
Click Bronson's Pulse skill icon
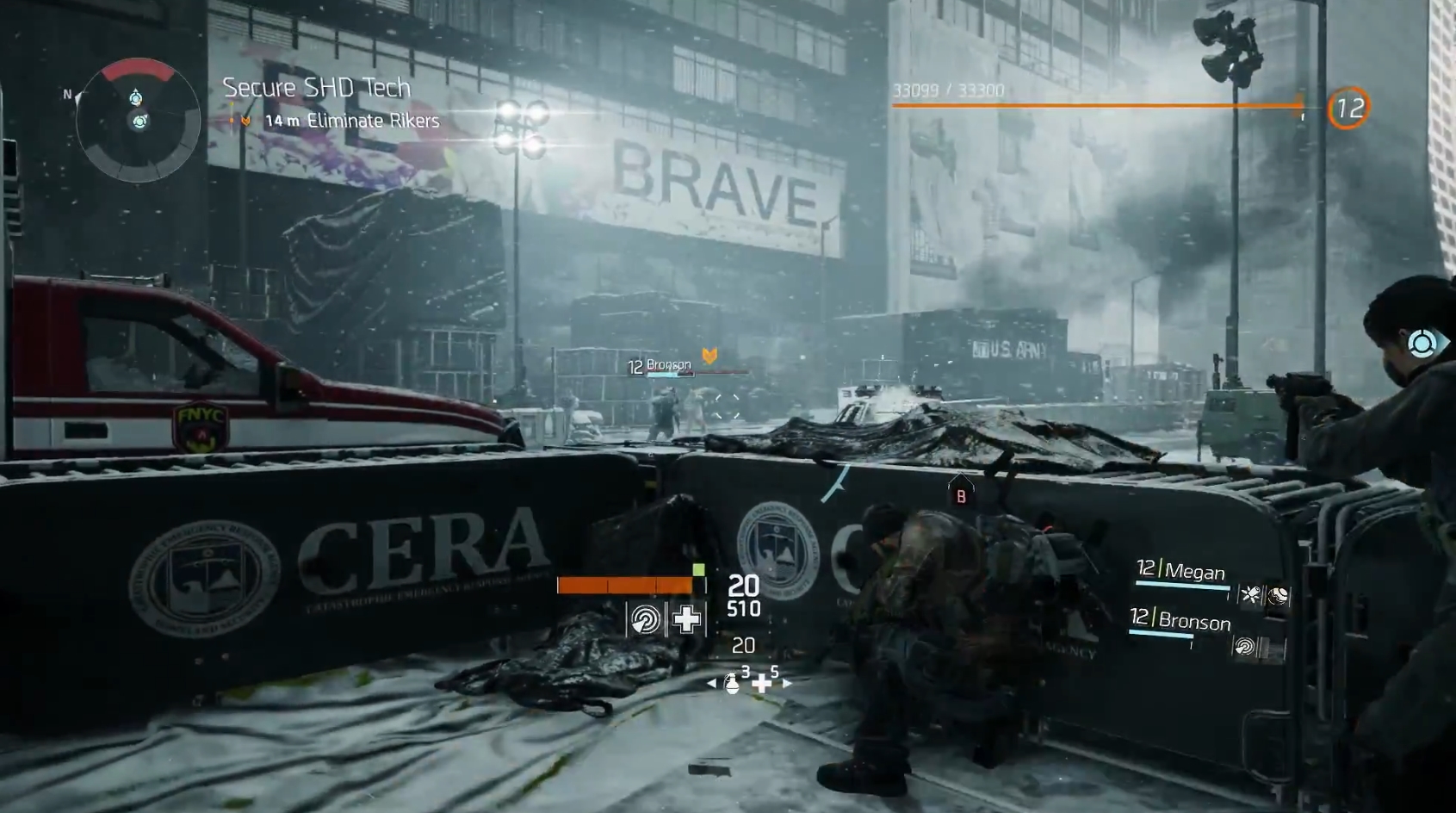(x=1243, y=644)
